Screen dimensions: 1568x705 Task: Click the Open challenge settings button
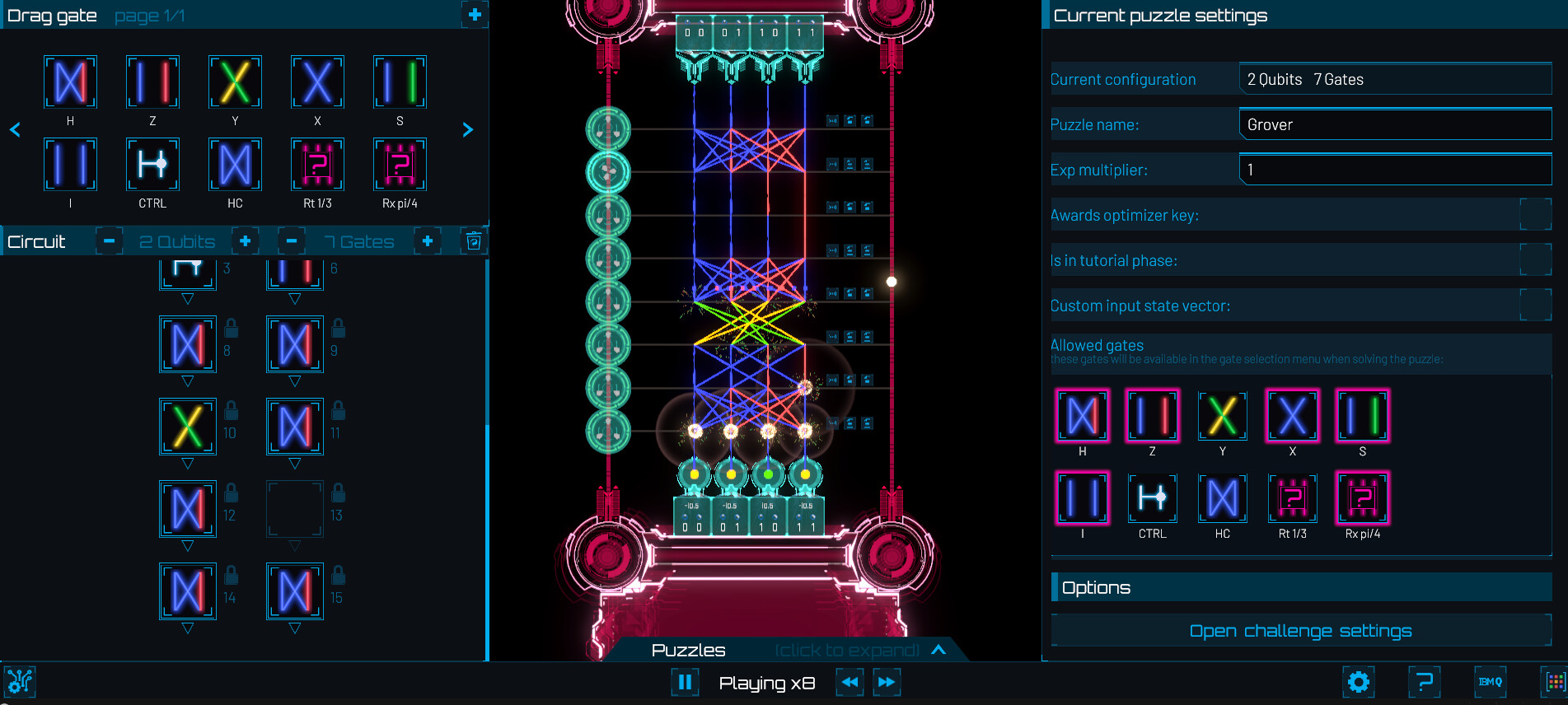click(x=1300, y=630)
